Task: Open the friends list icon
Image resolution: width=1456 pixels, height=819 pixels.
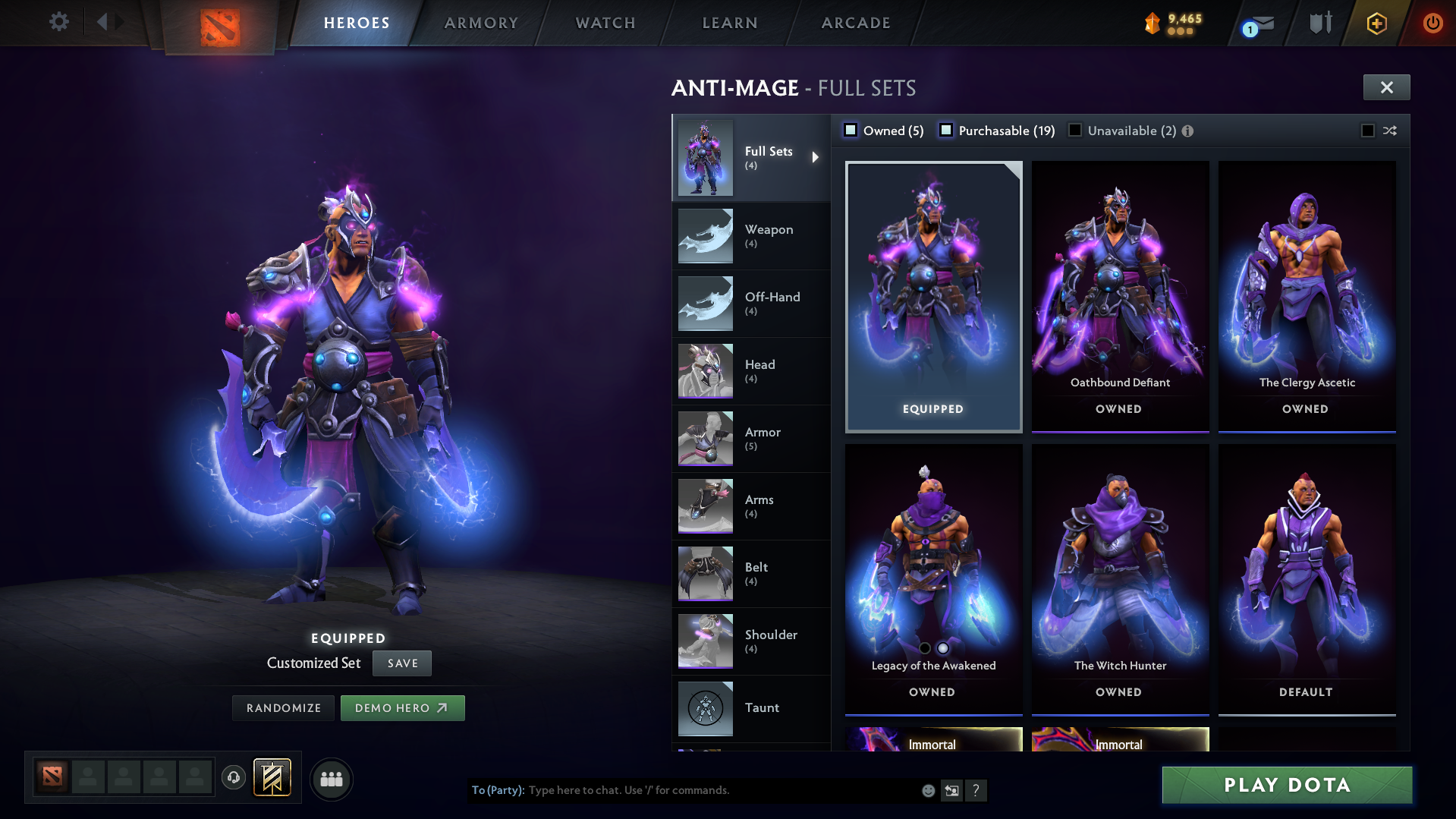Action: coord(331,778)
